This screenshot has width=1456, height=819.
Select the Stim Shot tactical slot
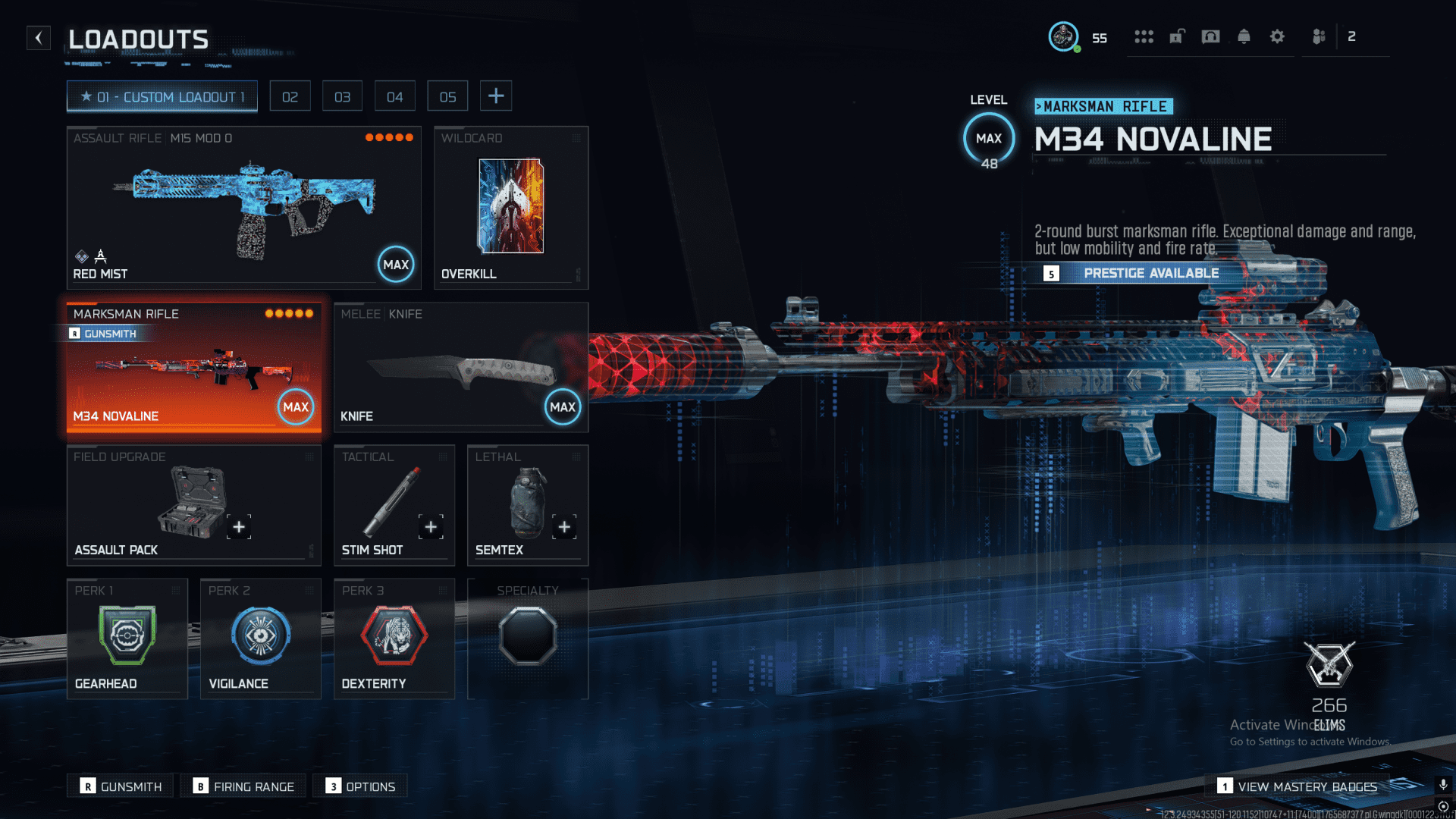[x=394, y=505]
